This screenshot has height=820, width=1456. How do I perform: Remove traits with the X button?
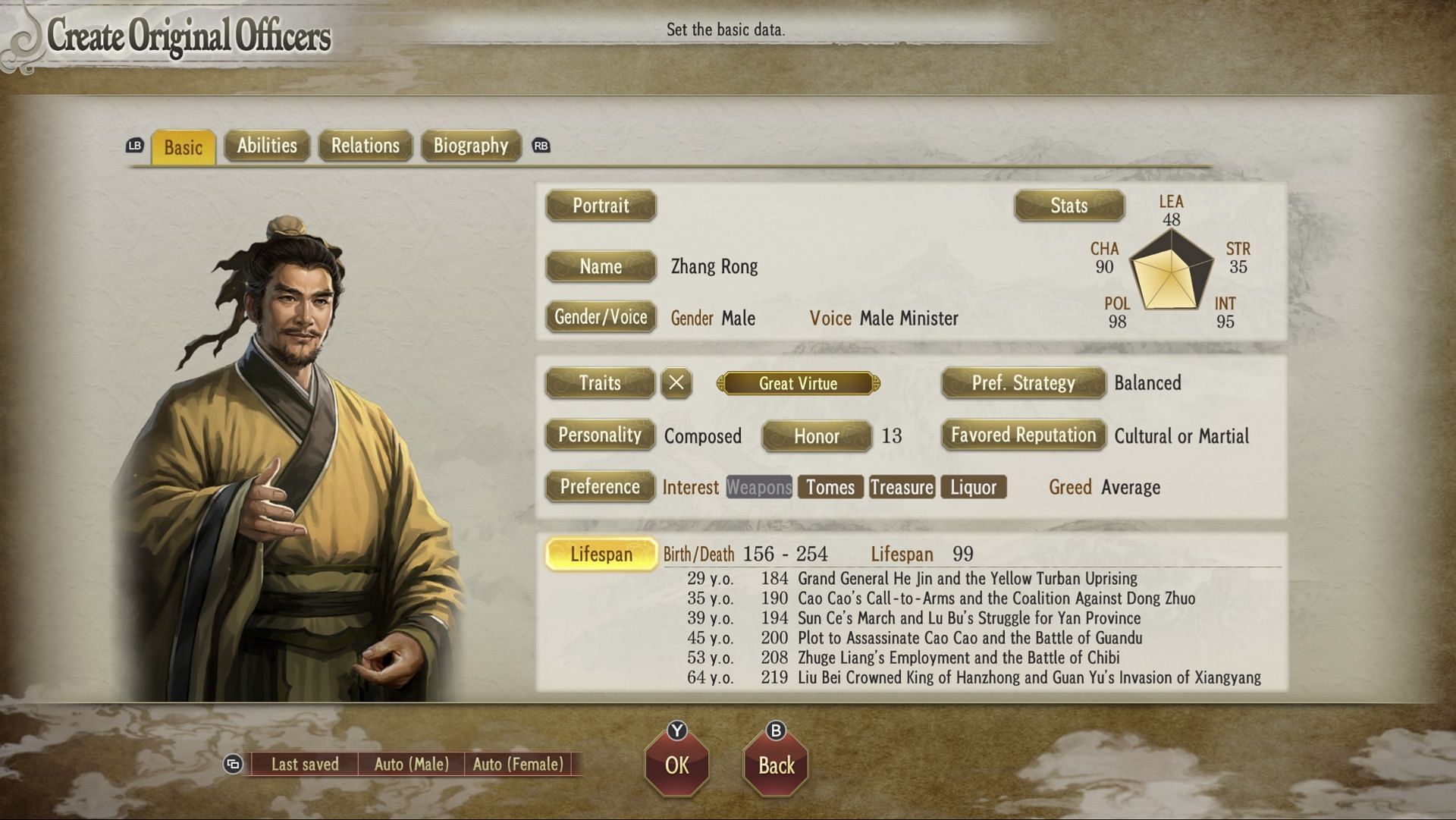[x=676, y=383]
